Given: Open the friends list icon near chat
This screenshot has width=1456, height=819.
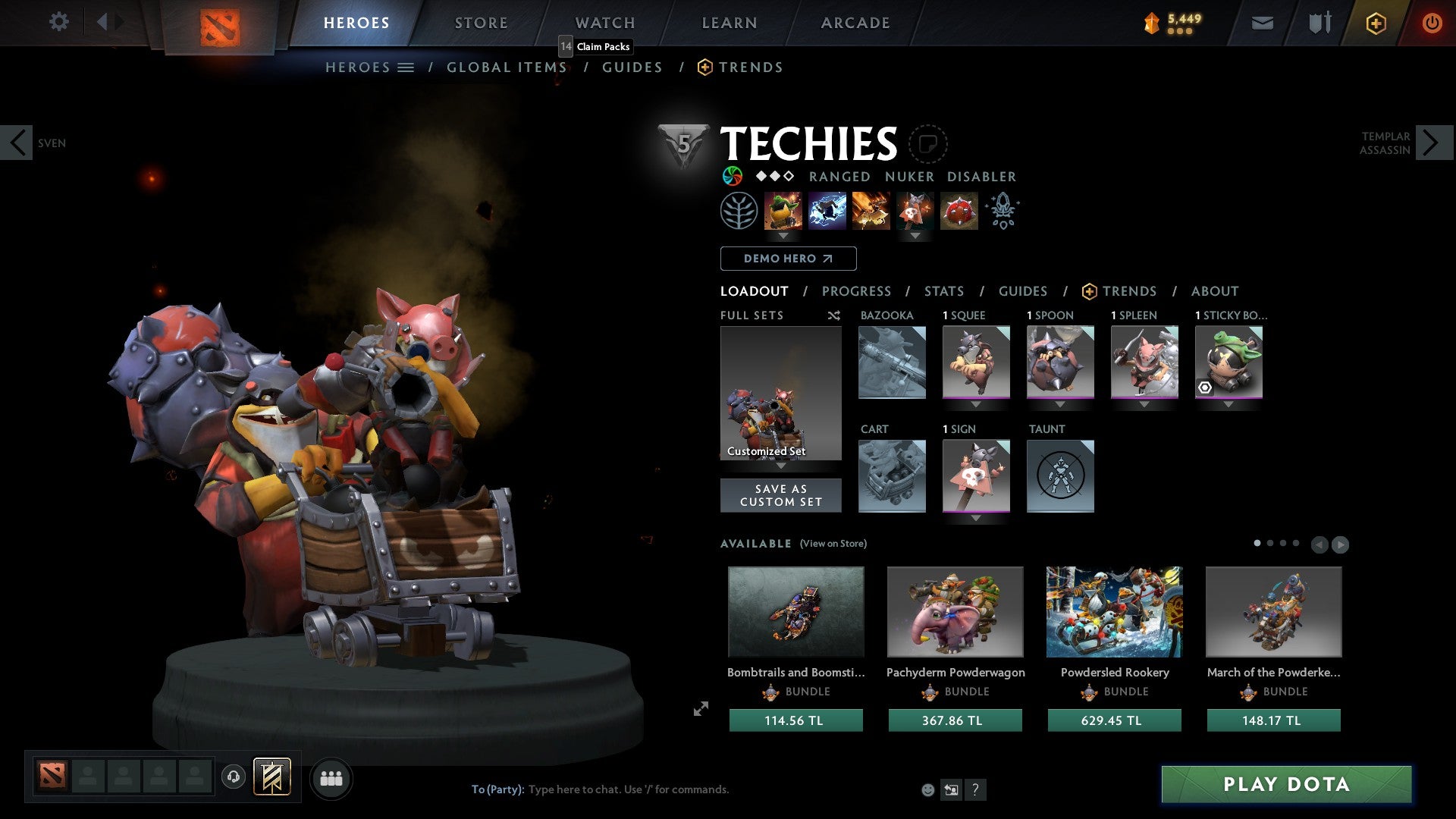Looking at the screenshot, I should 331,777.
